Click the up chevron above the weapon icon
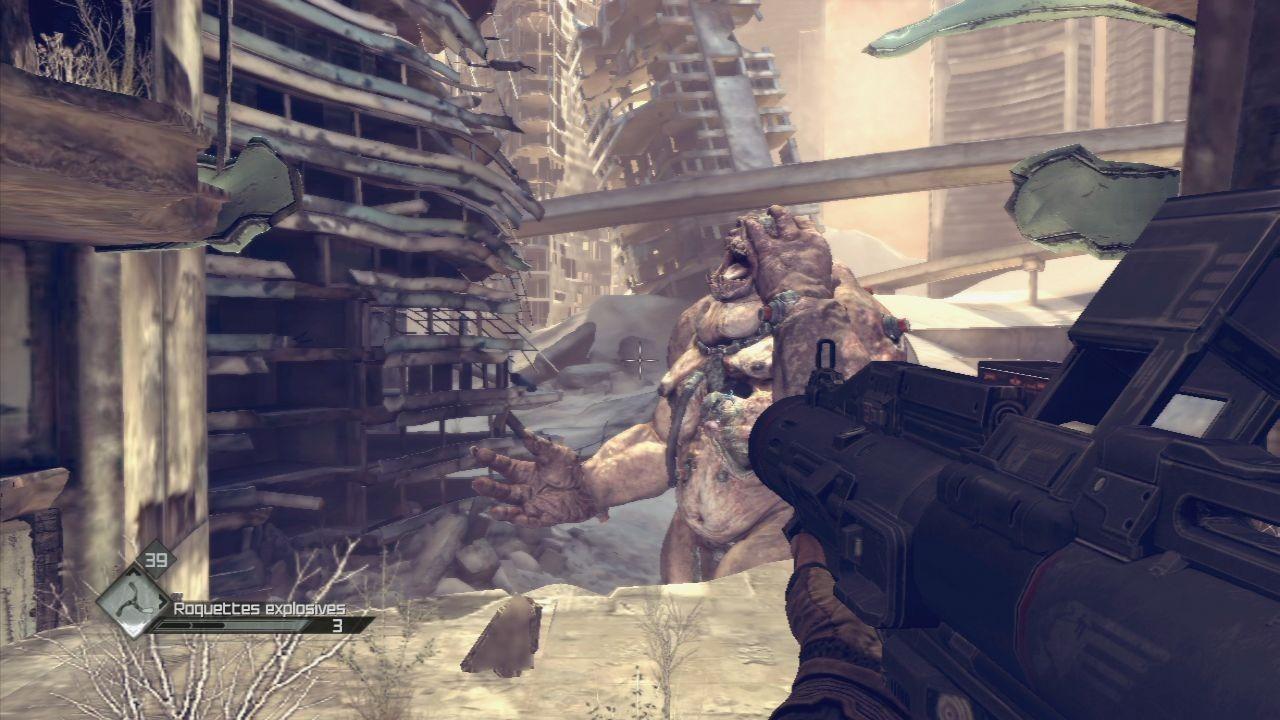Viewport: 1280px width, 720px height. point(134,573)
